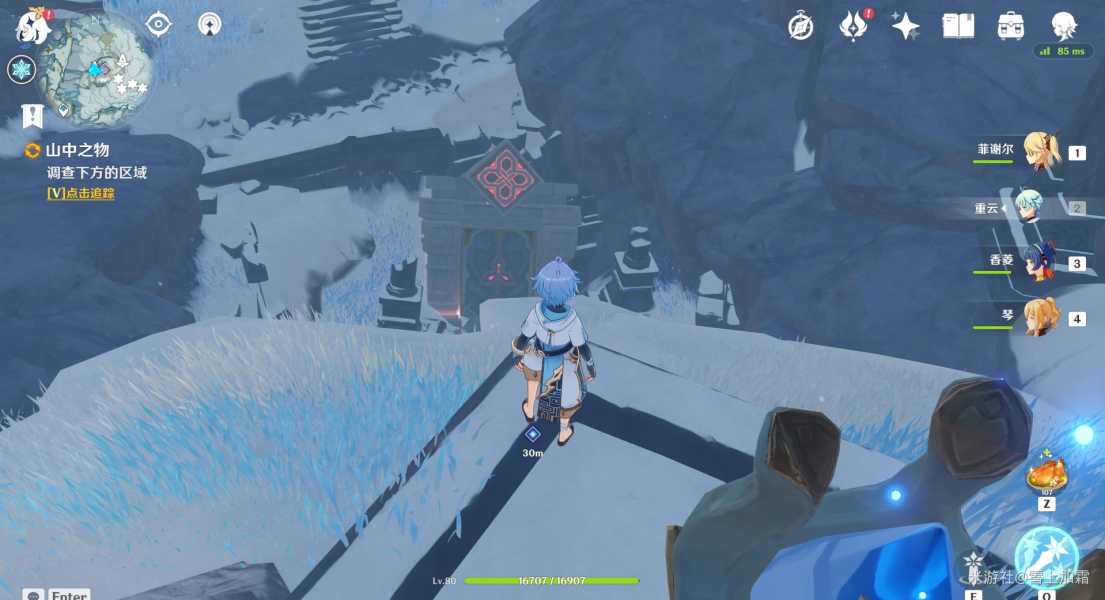The image size is (1105, 600).
Task: Switch to party member 菲谢尔
Action: click(1040, 152)
